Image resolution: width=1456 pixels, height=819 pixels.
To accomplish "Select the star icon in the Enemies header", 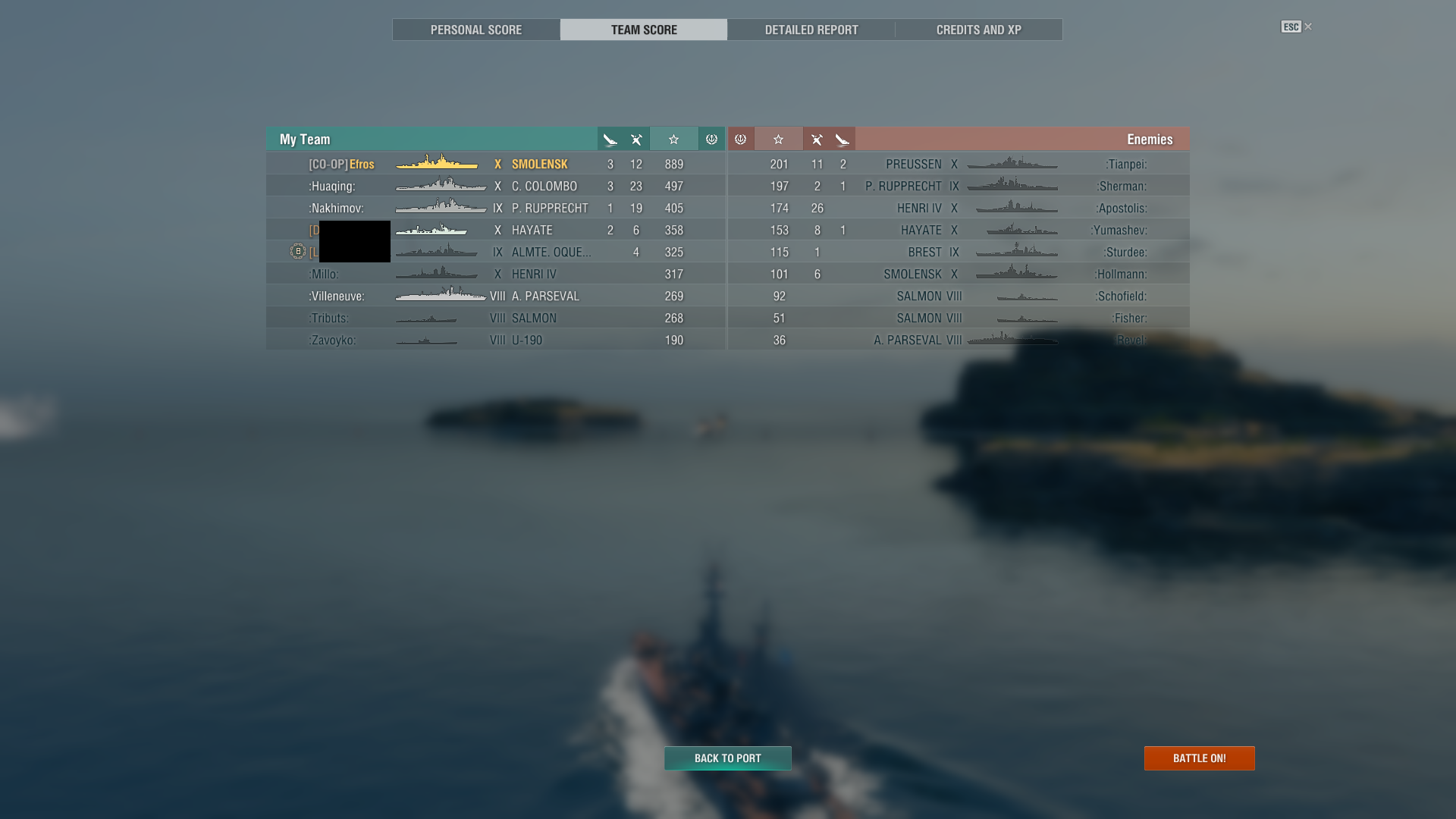I will click(x=779, y=139).
